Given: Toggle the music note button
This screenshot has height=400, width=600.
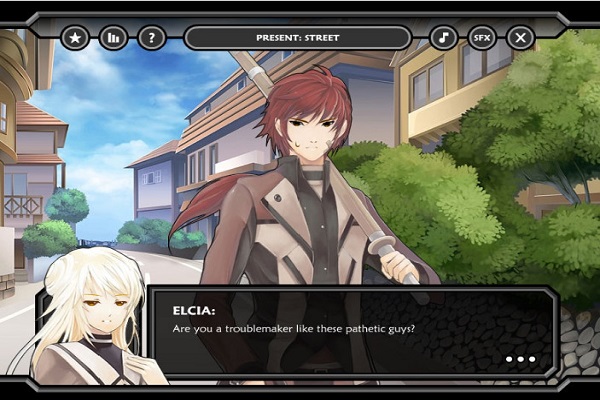Looking at the screenshot, I should 444,38.
